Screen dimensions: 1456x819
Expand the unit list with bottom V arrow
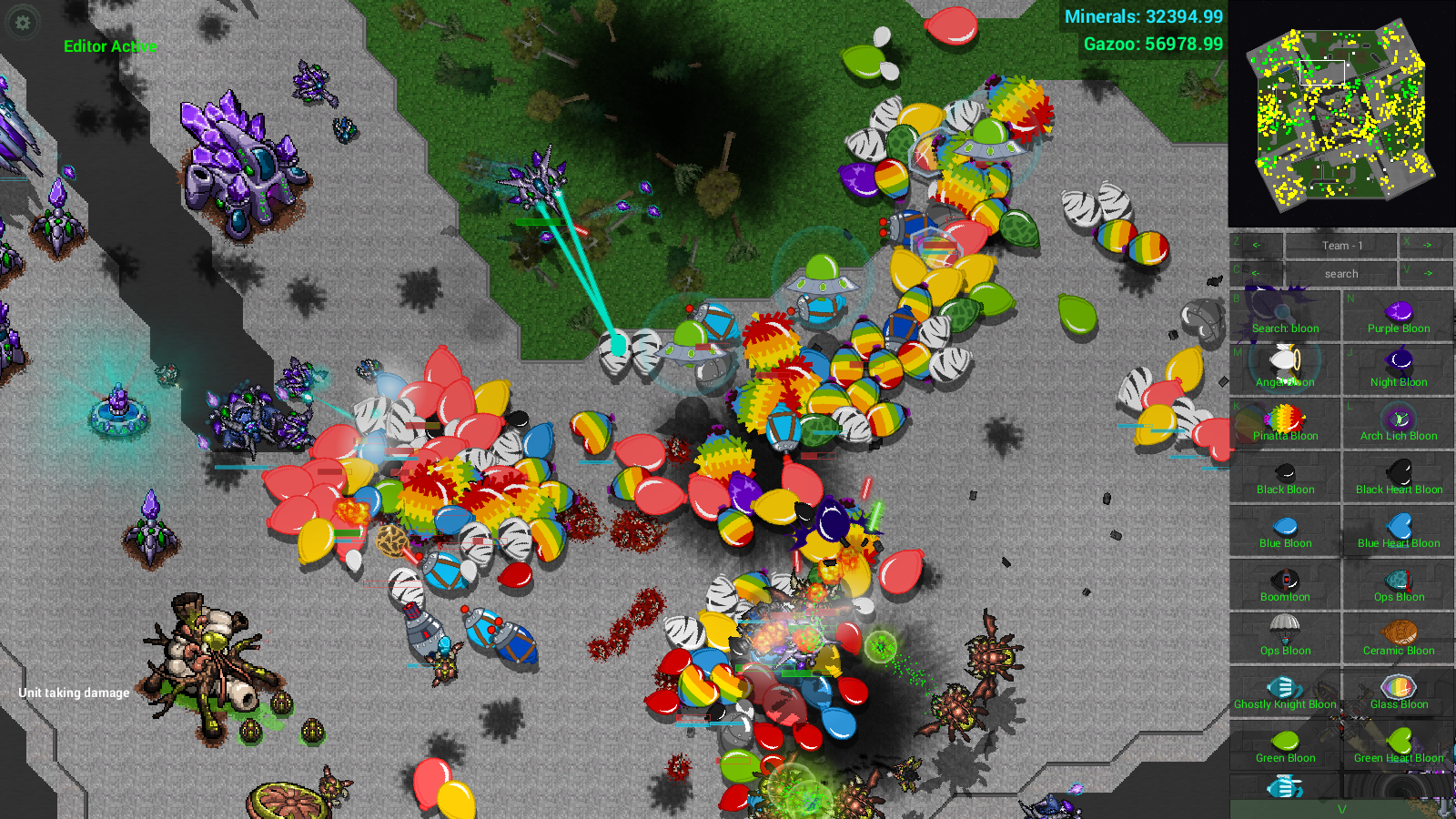[1341, 809]
